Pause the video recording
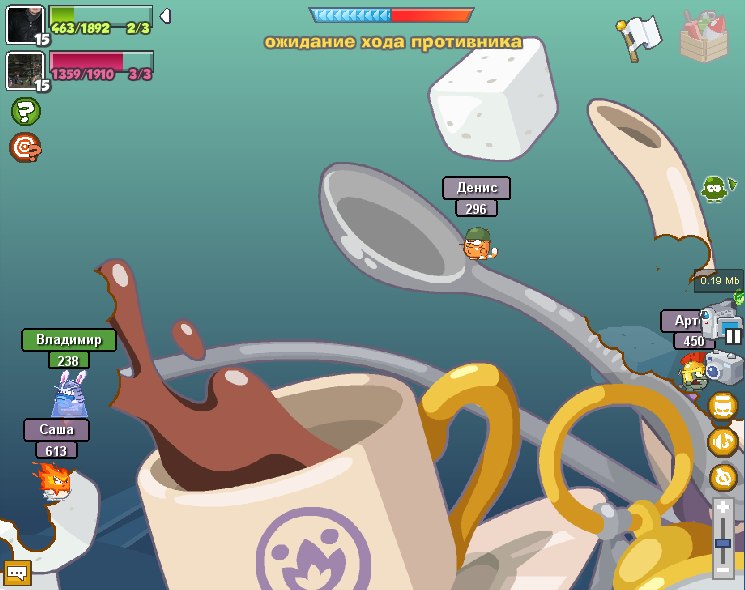 [733, 336]
